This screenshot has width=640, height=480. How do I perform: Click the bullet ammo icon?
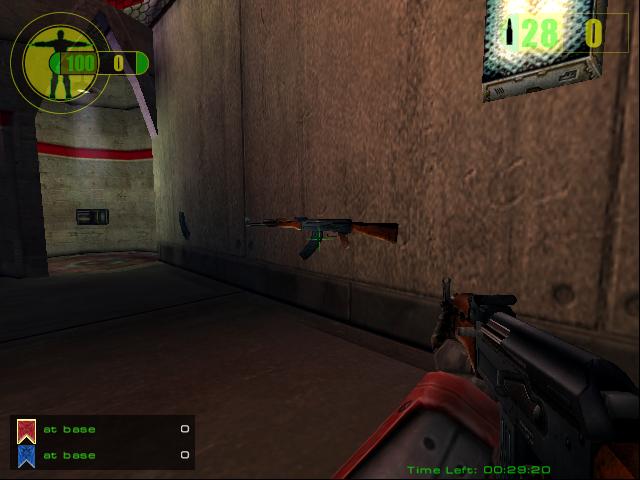click(512, 35)
